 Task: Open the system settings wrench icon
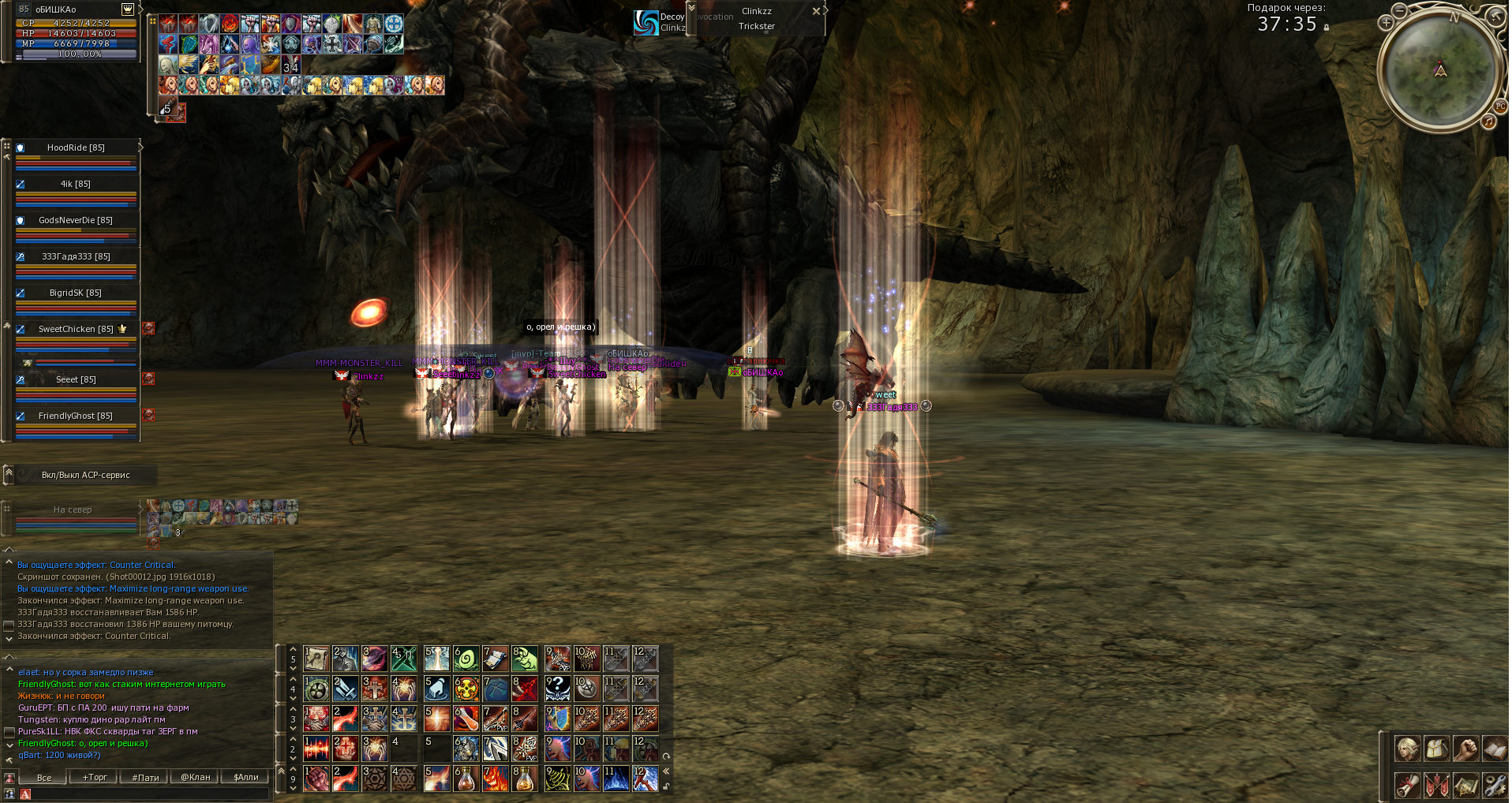1495,785
